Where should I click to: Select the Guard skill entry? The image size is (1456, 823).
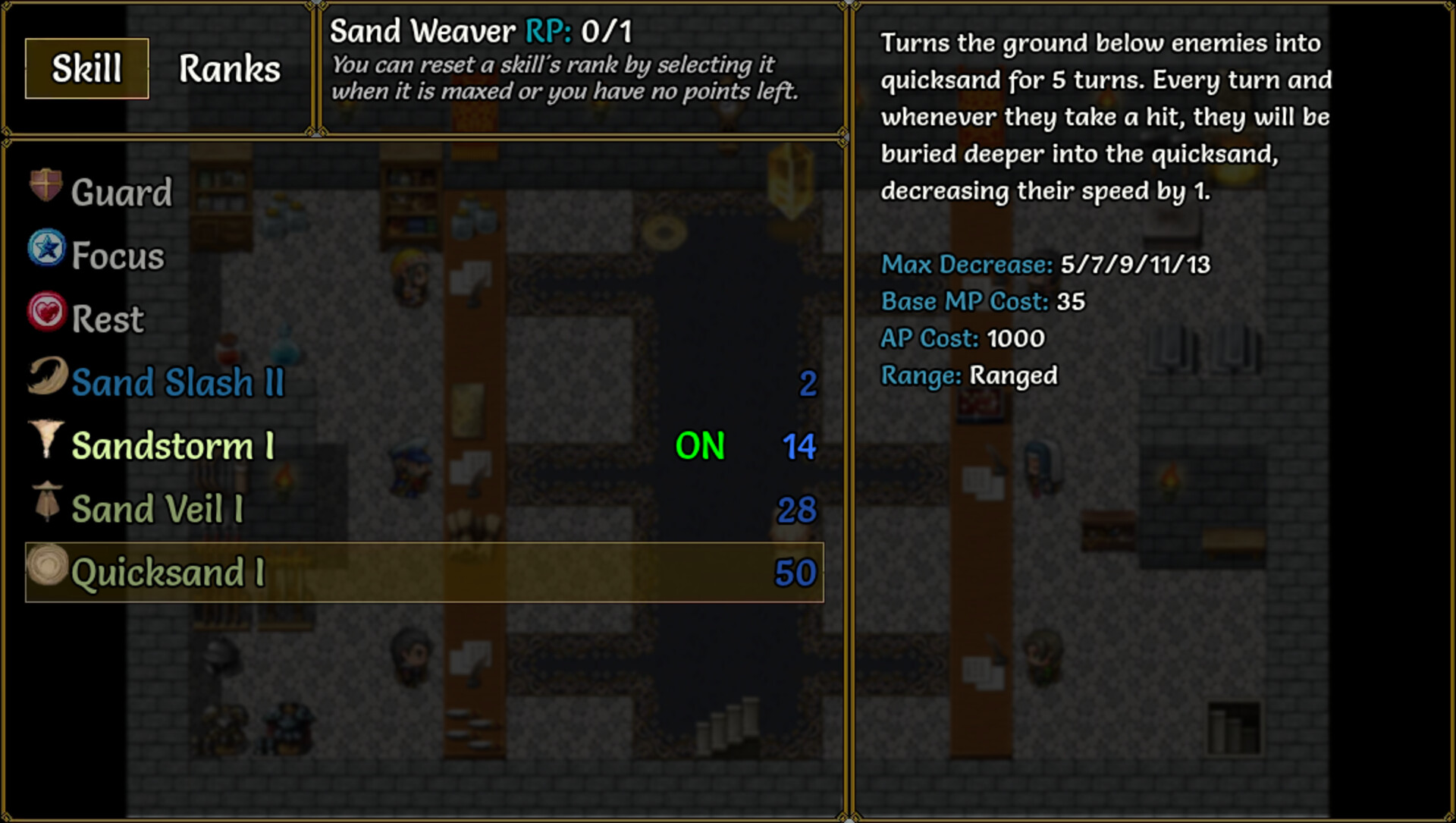click(x=121, y=191)
